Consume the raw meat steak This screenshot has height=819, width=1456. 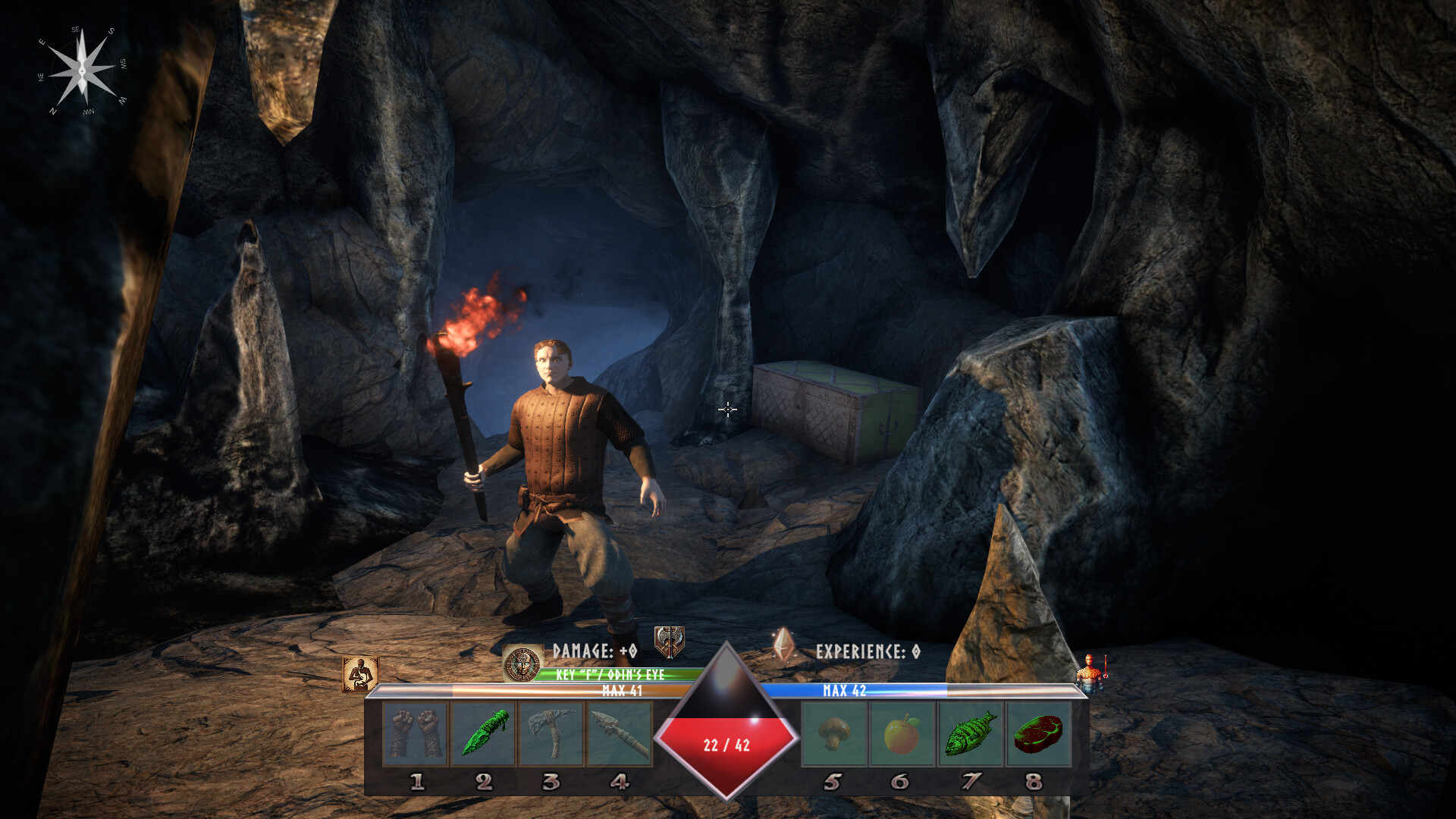[x=1038, y=733]
